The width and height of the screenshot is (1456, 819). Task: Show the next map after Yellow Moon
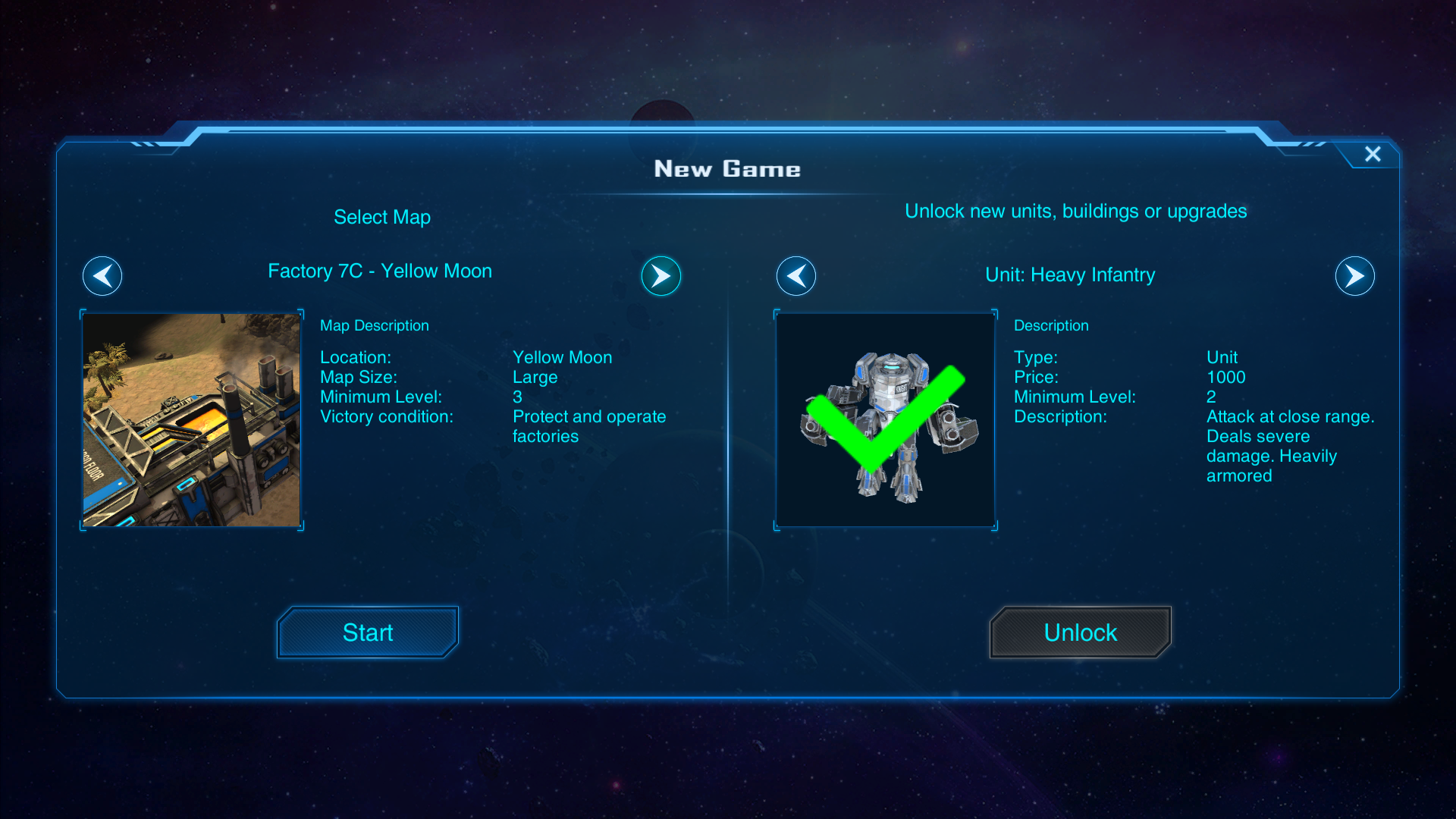(x=661, y=276)
